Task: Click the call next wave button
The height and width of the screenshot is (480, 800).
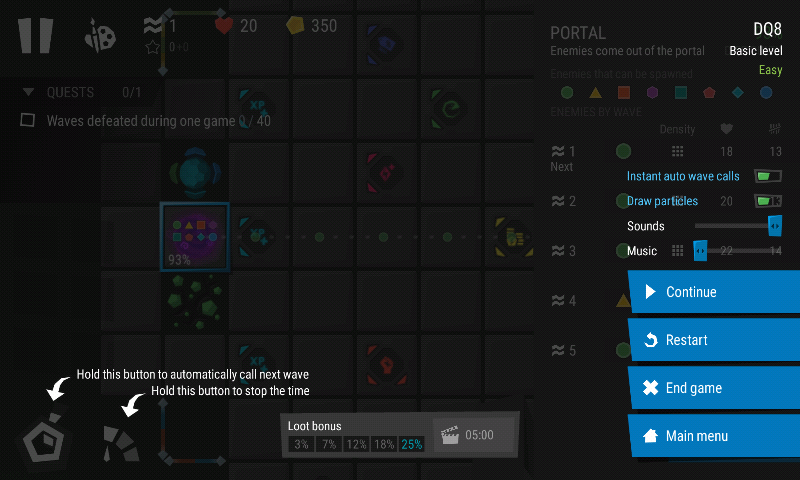Action: [48, 439]
